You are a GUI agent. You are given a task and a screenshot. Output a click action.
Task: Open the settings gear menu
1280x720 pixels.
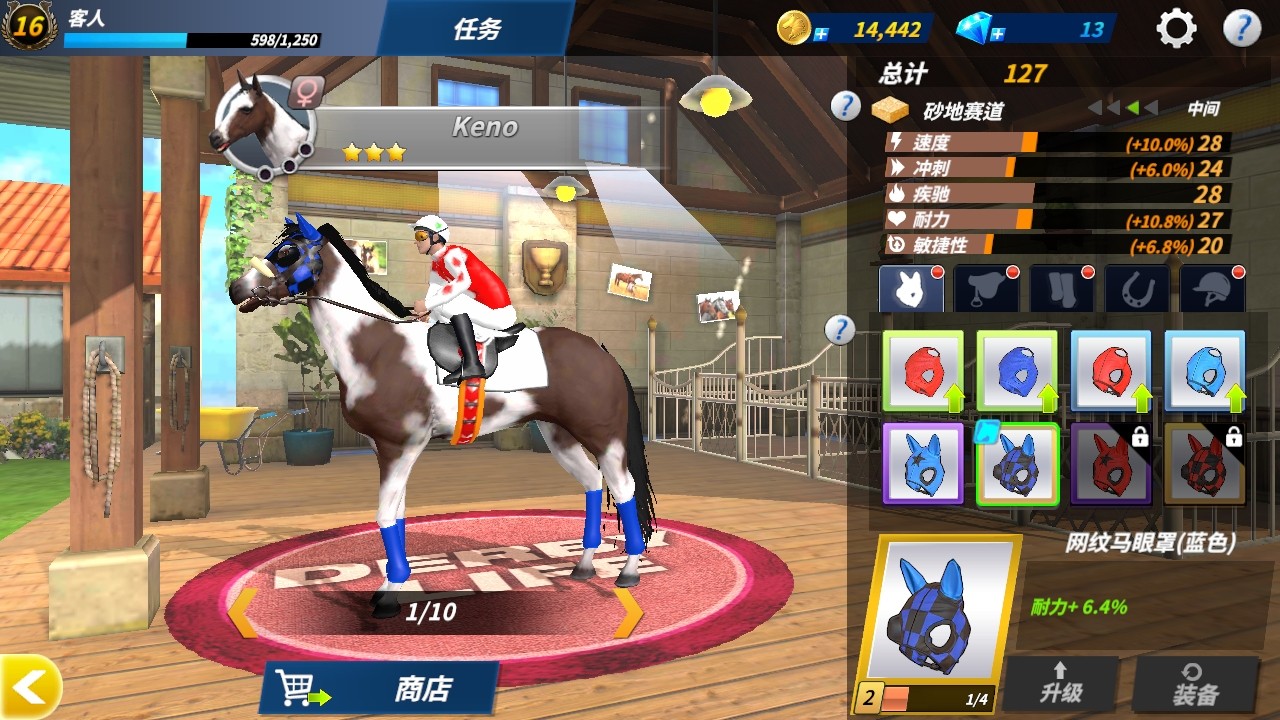[x=1175, y=28]
